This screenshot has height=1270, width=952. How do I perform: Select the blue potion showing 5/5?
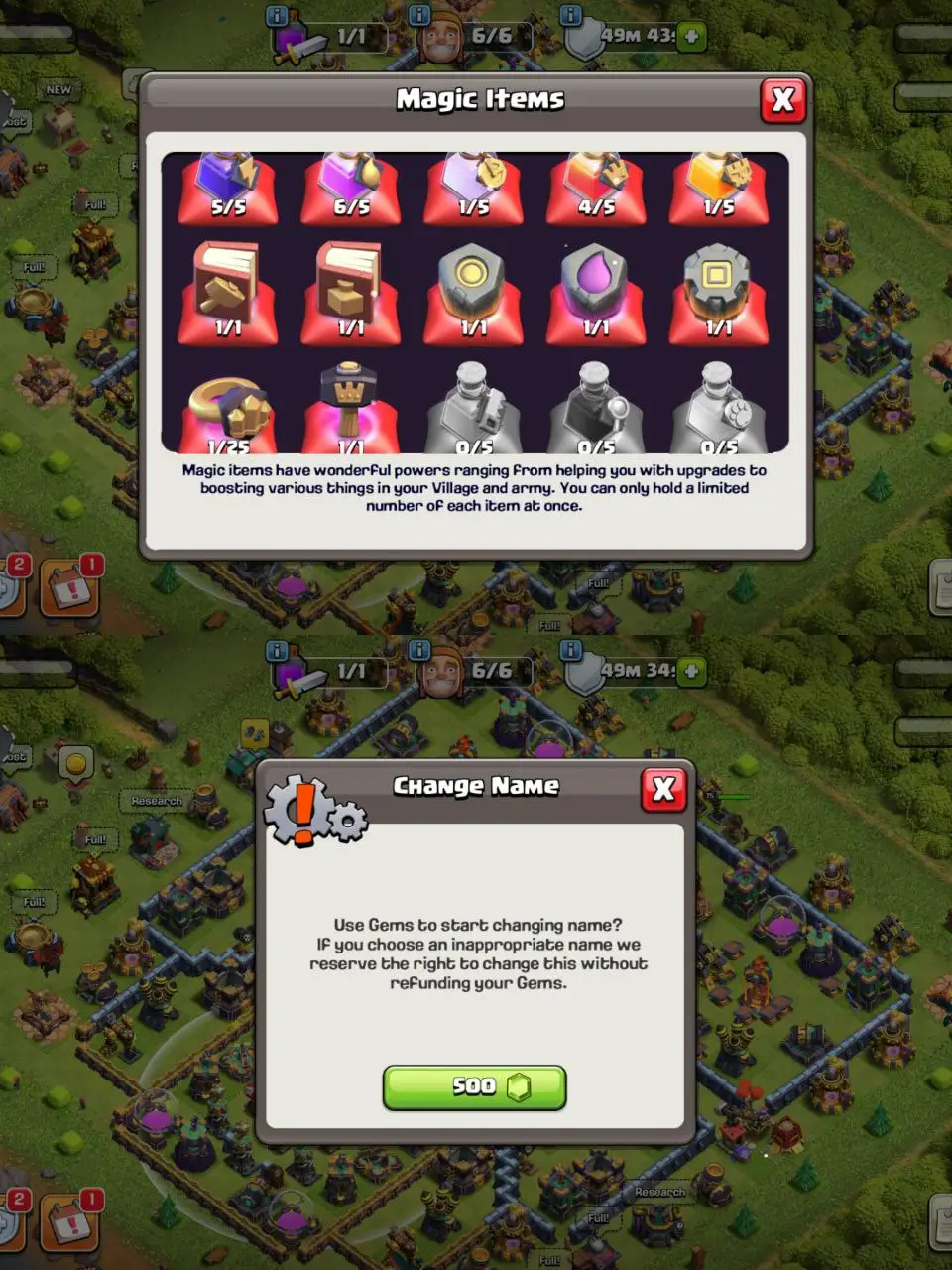click(228, 187)
